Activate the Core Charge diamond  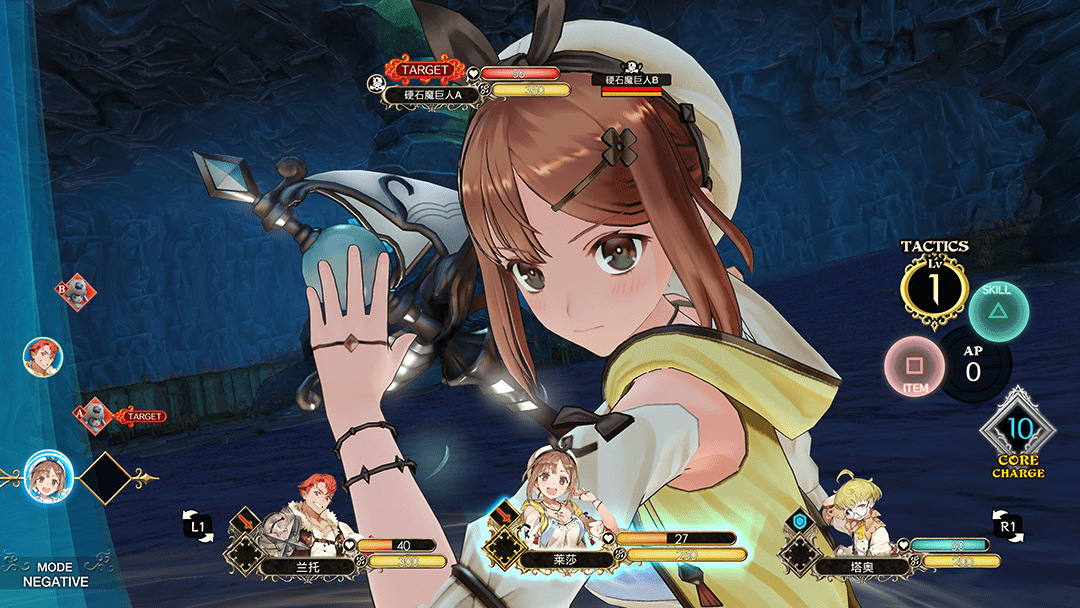pyautogui.click(x=1019, y=431)
